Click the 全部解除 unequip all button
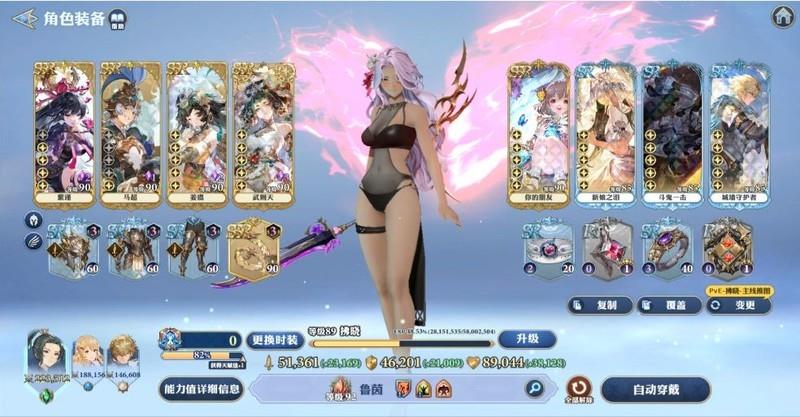This screenshot has height=417, width=800. [578, 388]
